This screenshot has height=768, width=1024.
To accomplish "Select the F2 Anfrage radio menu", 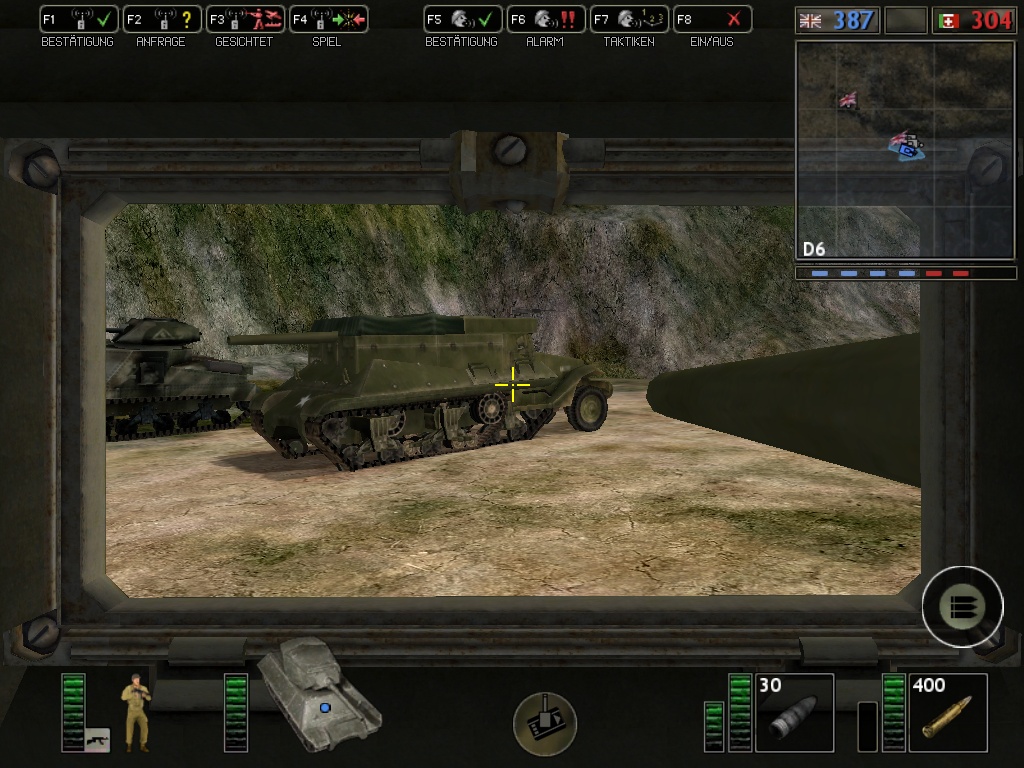I will 161,19.
